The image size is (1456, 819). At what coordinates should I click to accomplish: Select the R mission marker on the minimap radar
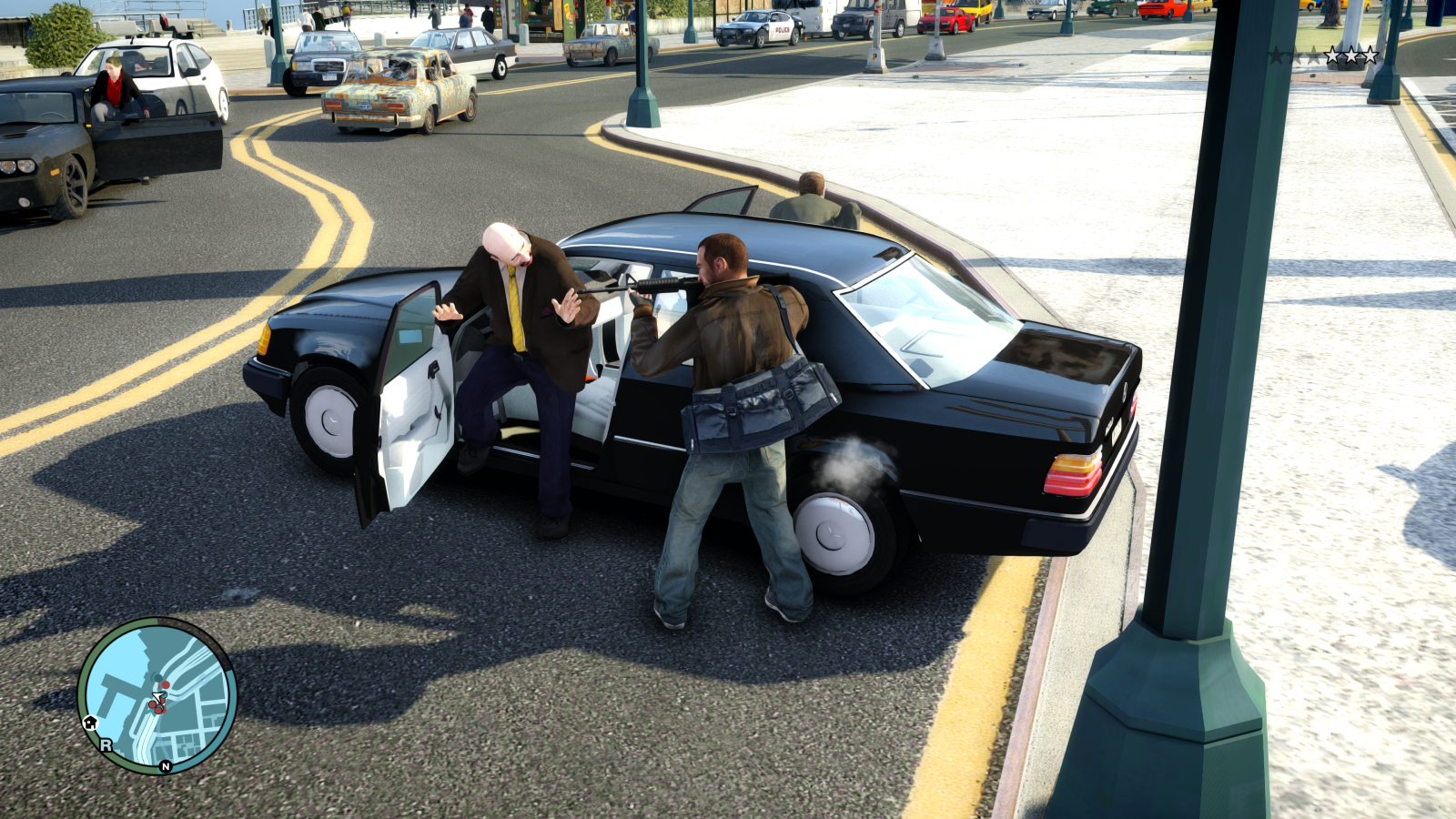[x=106, y=743]
